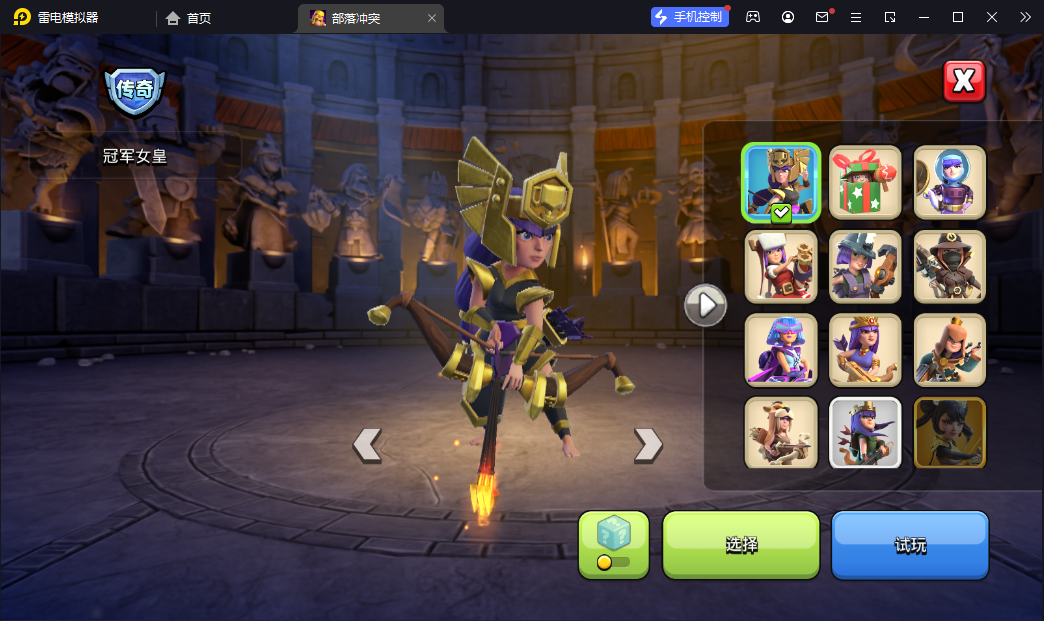The height and width of the screenshot is (621, 1044).
Task: Collapse the skin panel with round arrow
Action: [x=705, y=304]
